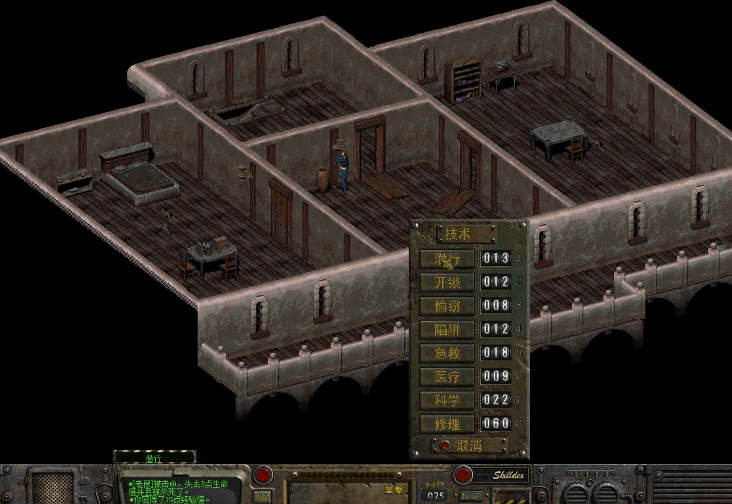The image size is (732, 504).
Task: Select the 潜行 (Sneak) skill
Action: point(446,259)
